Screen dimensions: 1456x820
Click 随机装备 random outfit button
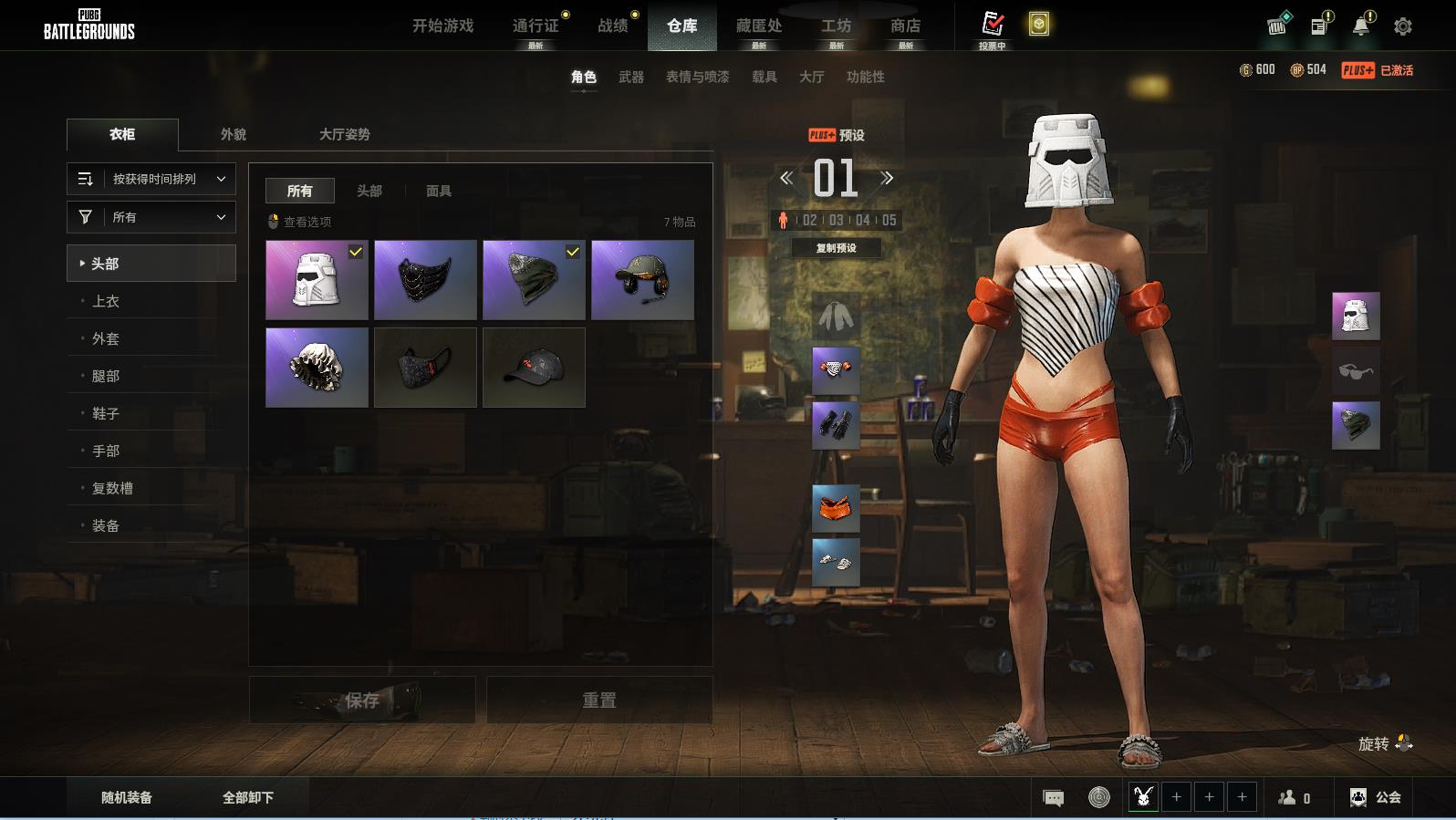click(127, 797)
